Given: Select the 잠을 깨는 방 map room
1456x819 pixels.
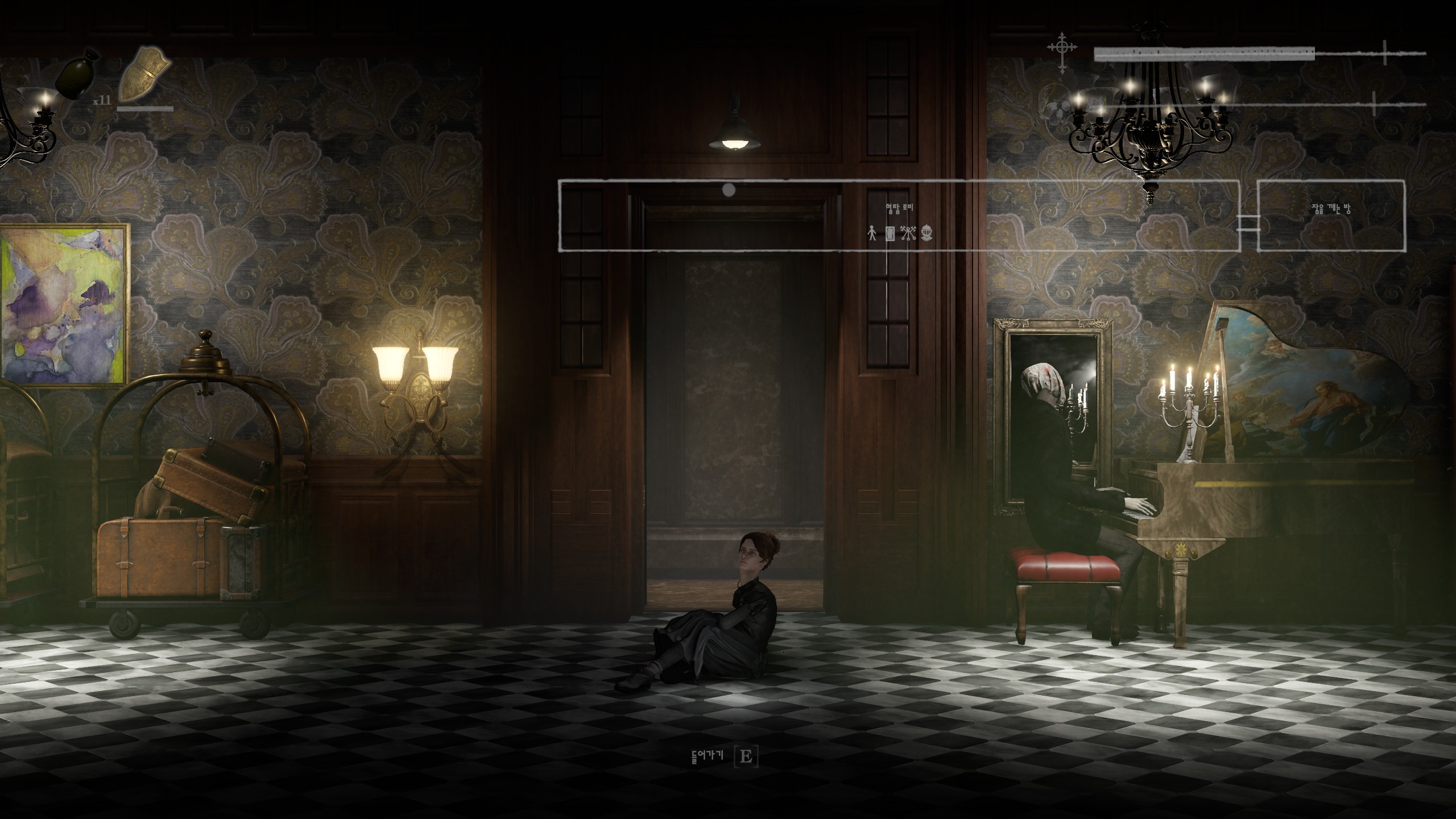Looking at the screenshot, I should coord(1330,209).
